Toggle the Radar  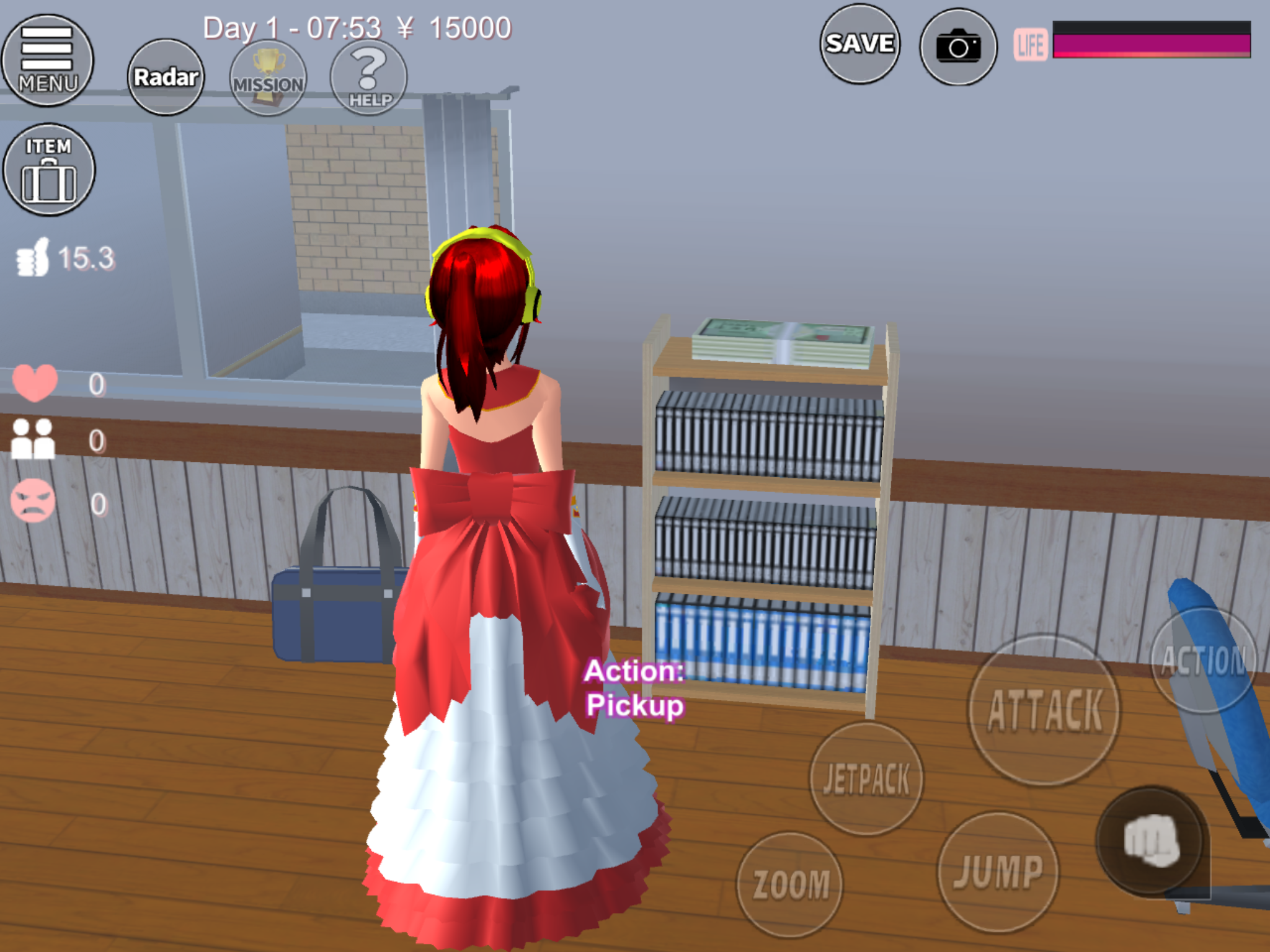tap(166, 77)
